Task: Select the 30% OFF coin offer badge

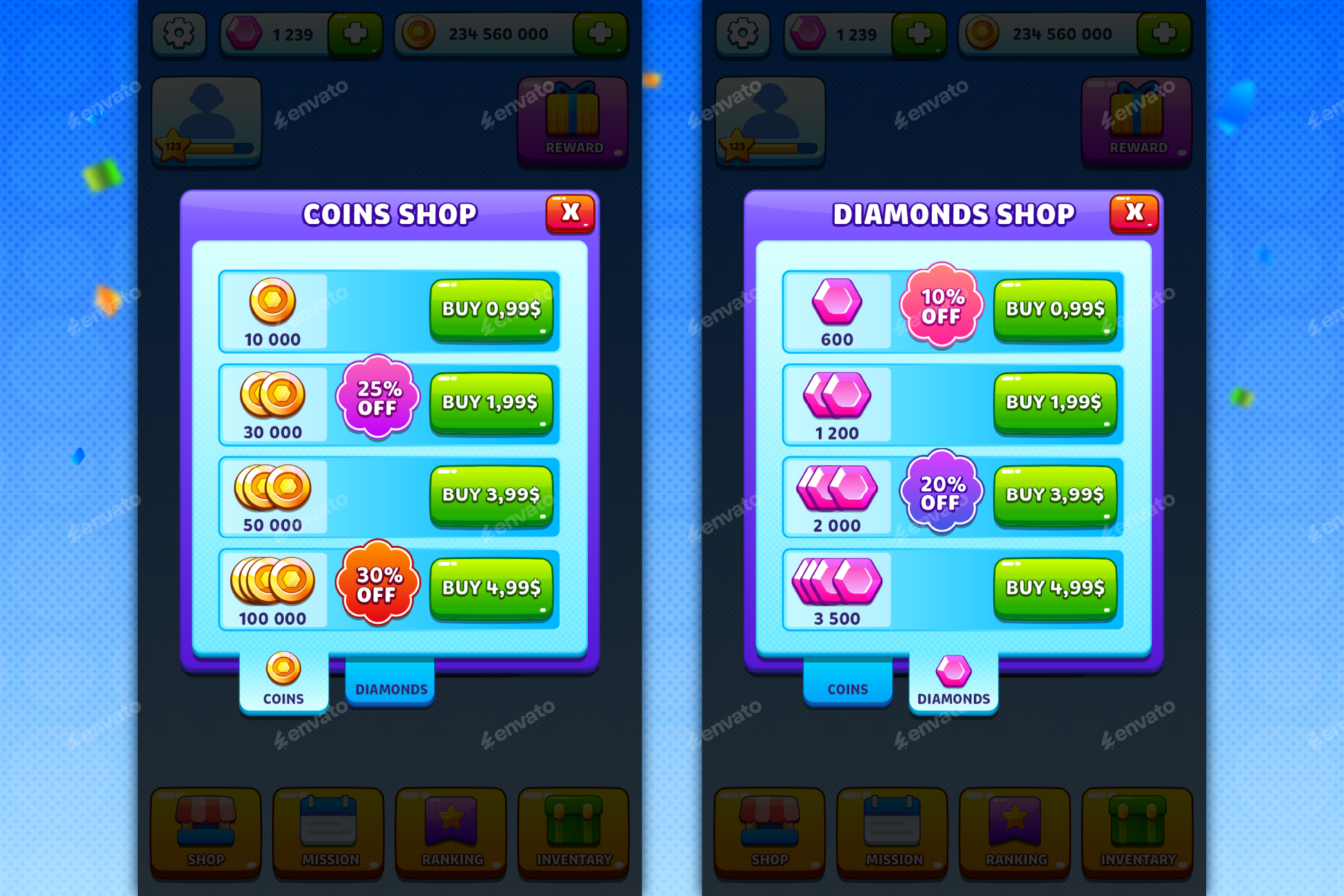Action: (378, 584)
